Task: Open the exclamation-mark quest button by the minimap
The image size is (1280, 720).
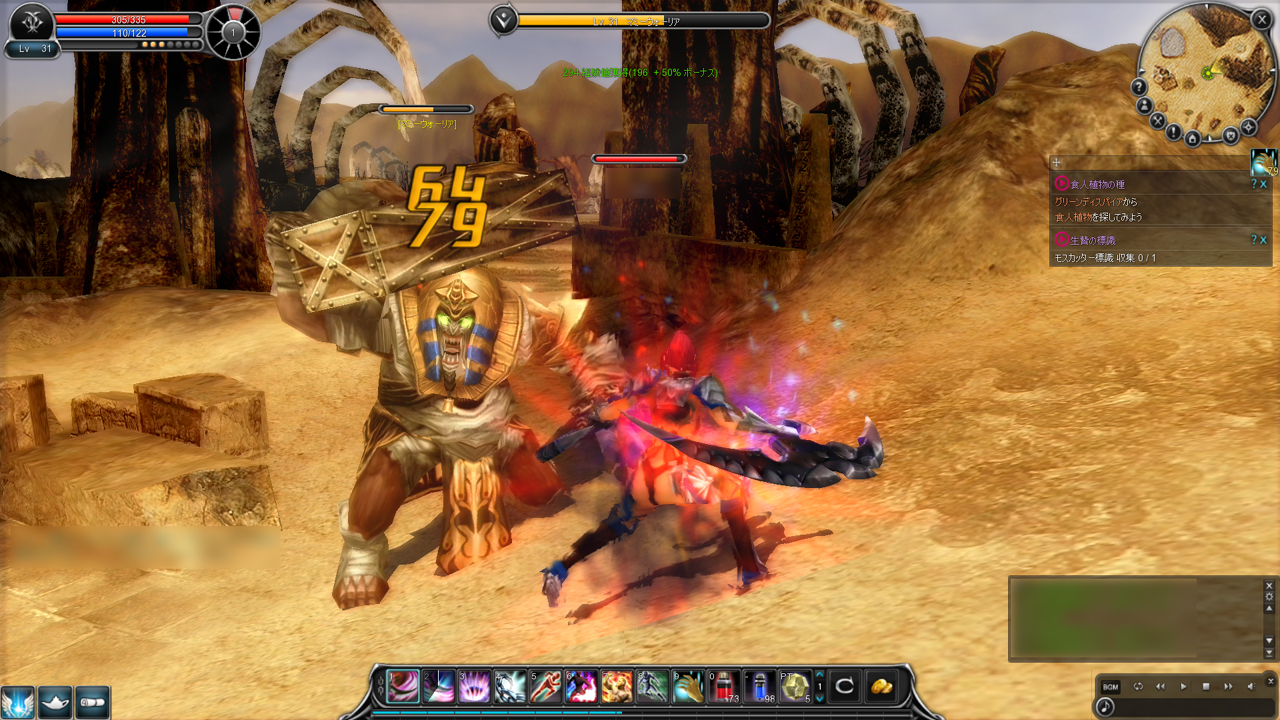Action: point(1174,130)
